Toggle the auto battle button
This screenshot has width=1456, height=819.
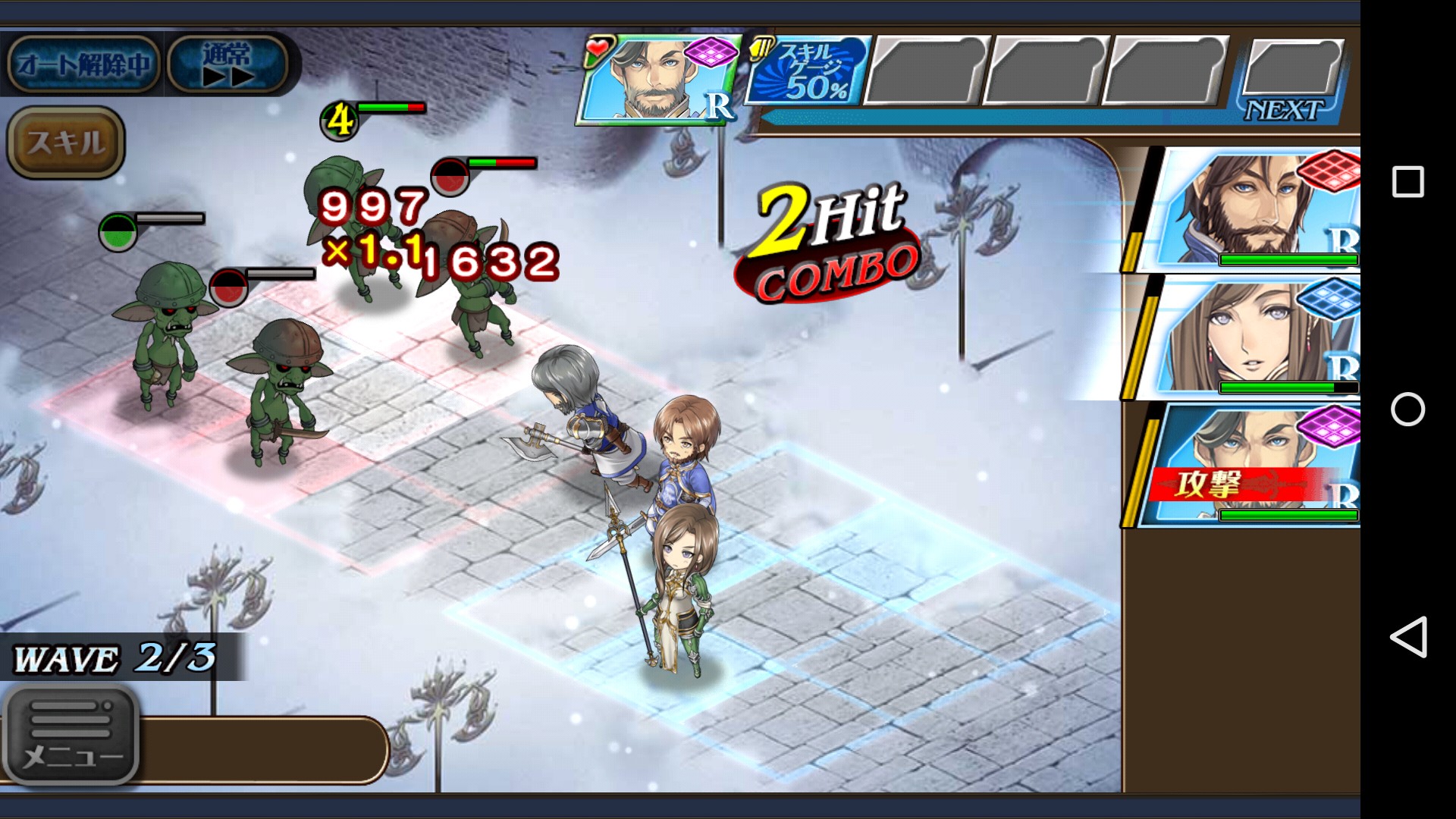point(82,64)
